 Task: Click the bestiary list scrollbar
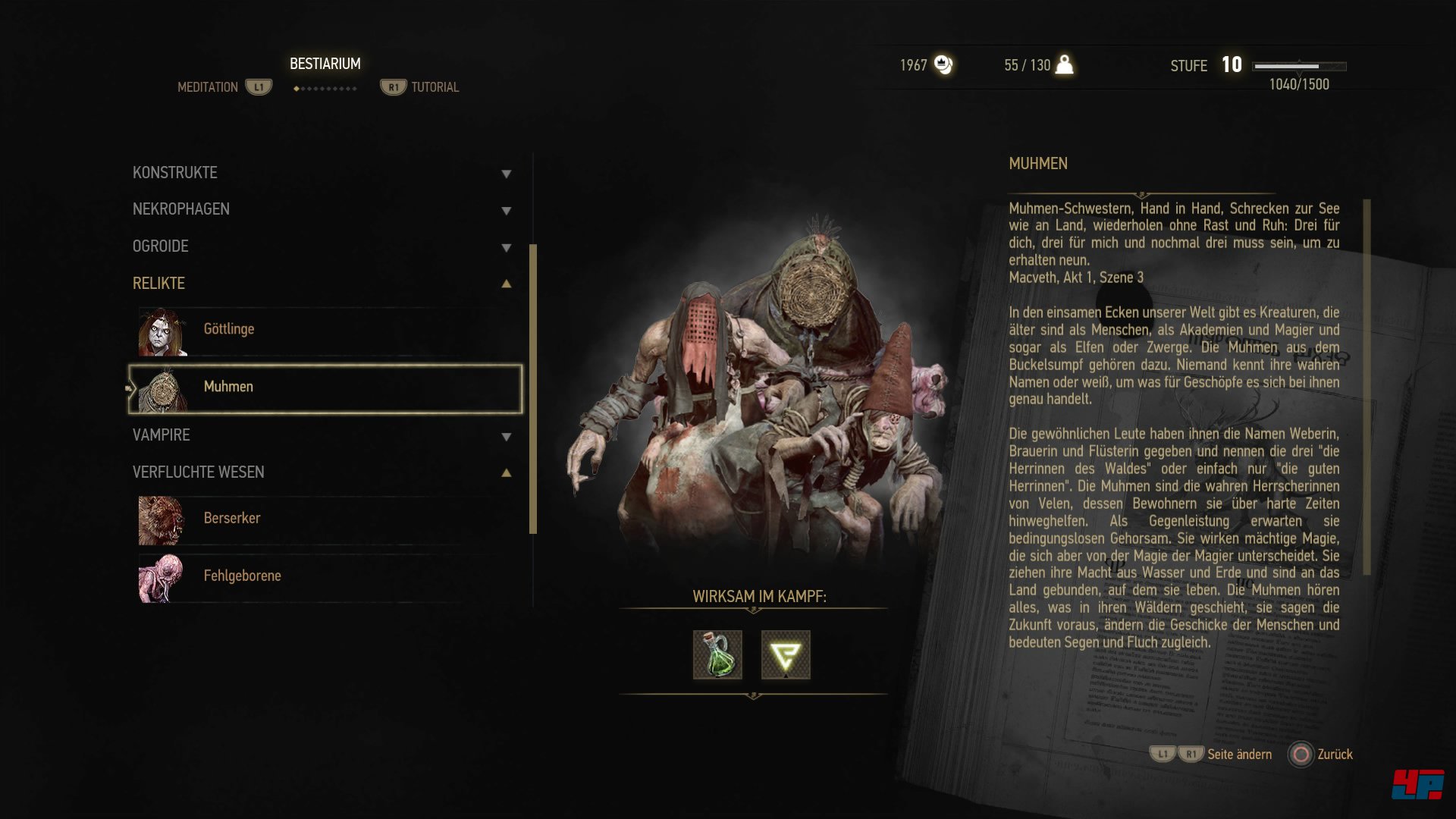click(x=533, y=388)
